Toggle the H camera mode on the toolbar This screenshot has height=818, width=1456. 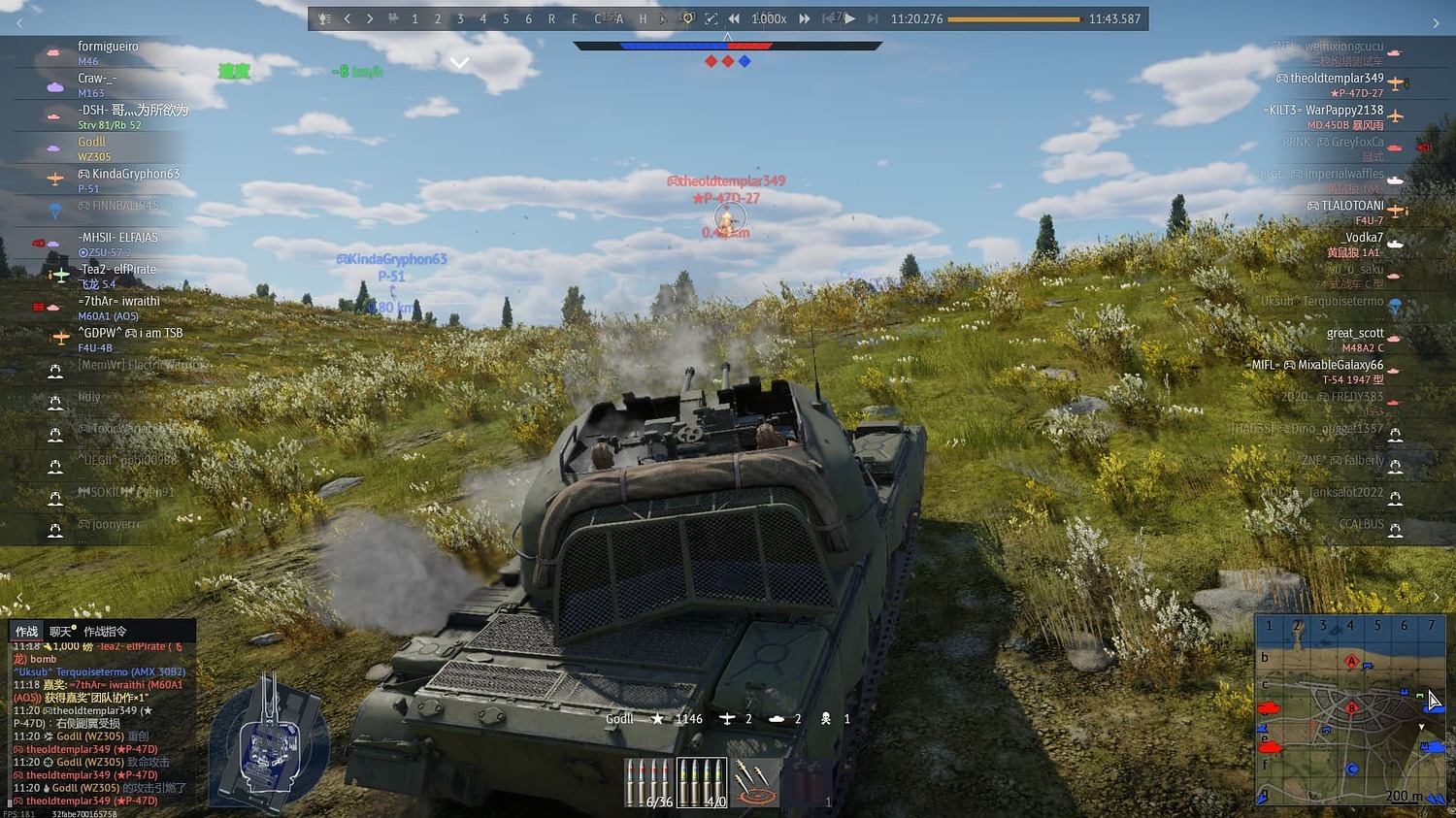[x=643, y=17]
